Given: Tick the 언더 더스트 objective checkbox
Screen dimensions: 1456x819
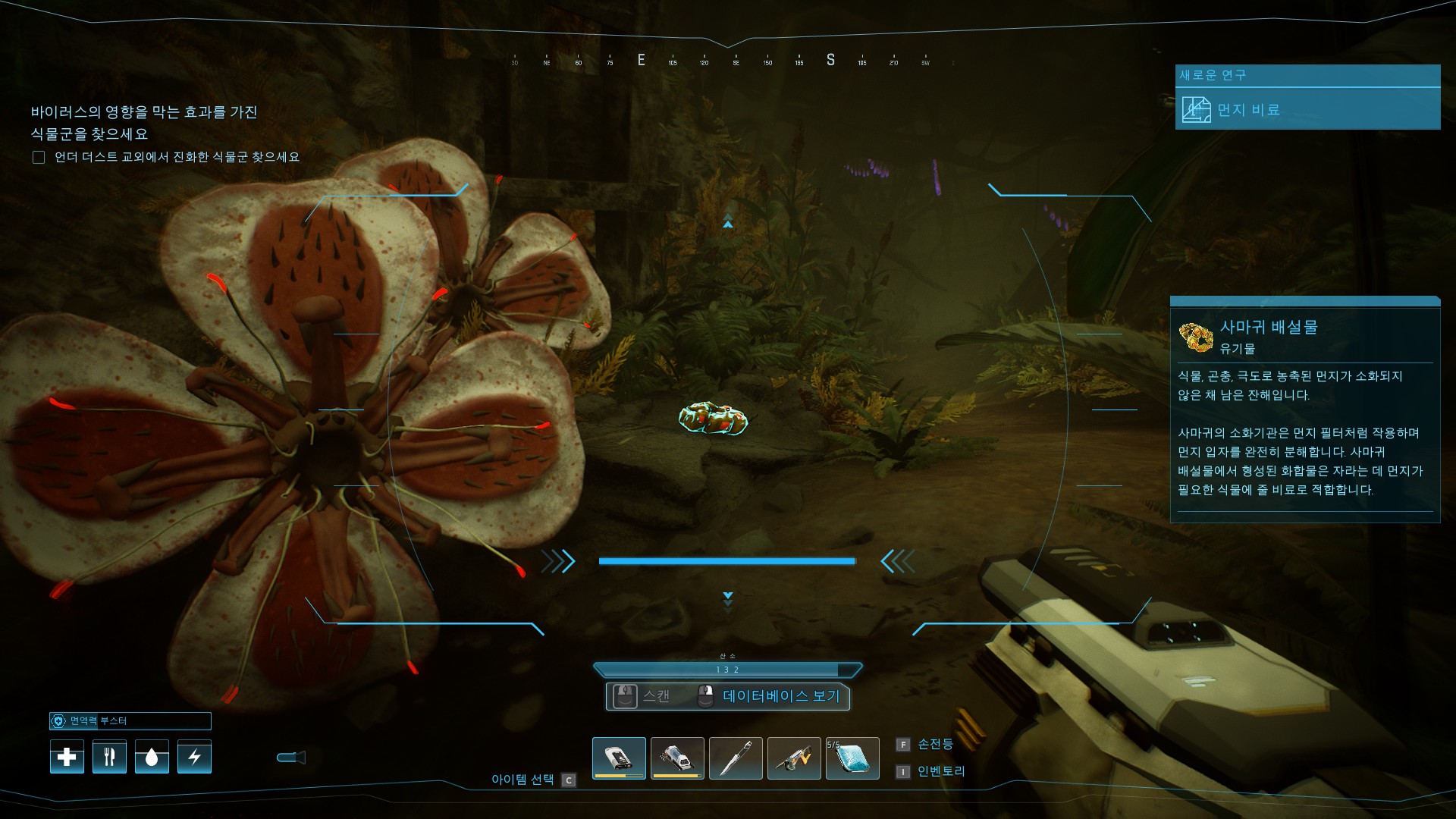Looking at the screenshot, I should (39, 157).
